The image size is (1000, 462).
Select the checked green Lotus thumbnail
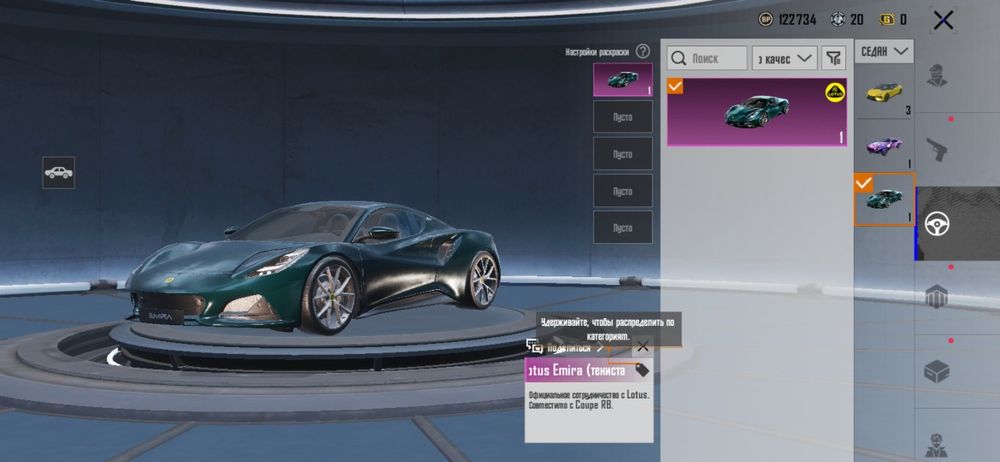[884, 199]
